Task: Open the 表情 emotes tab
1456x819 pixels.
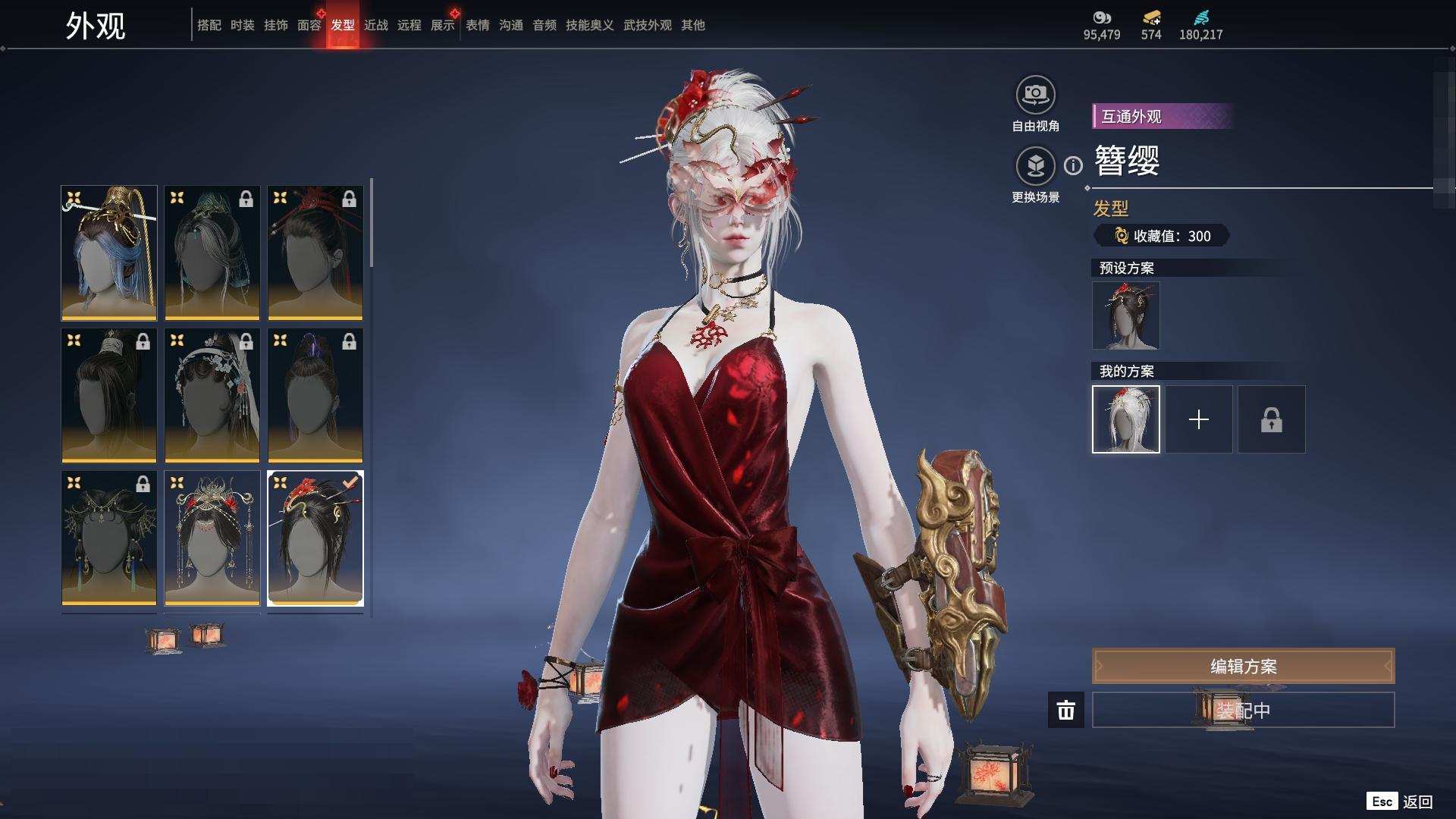Action: point(477,25)
